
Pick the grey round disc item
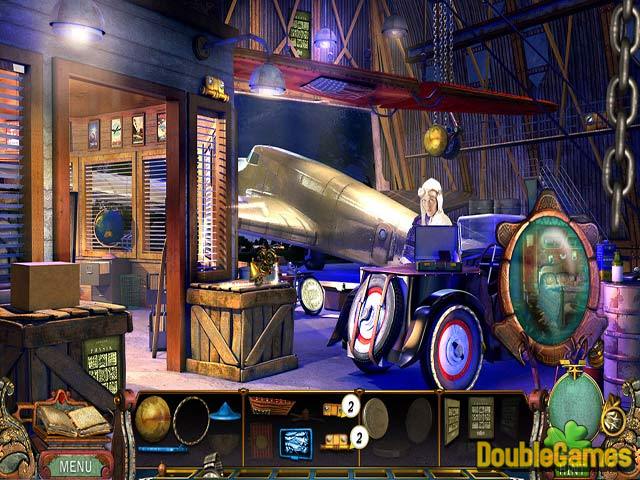coord(378,414)
